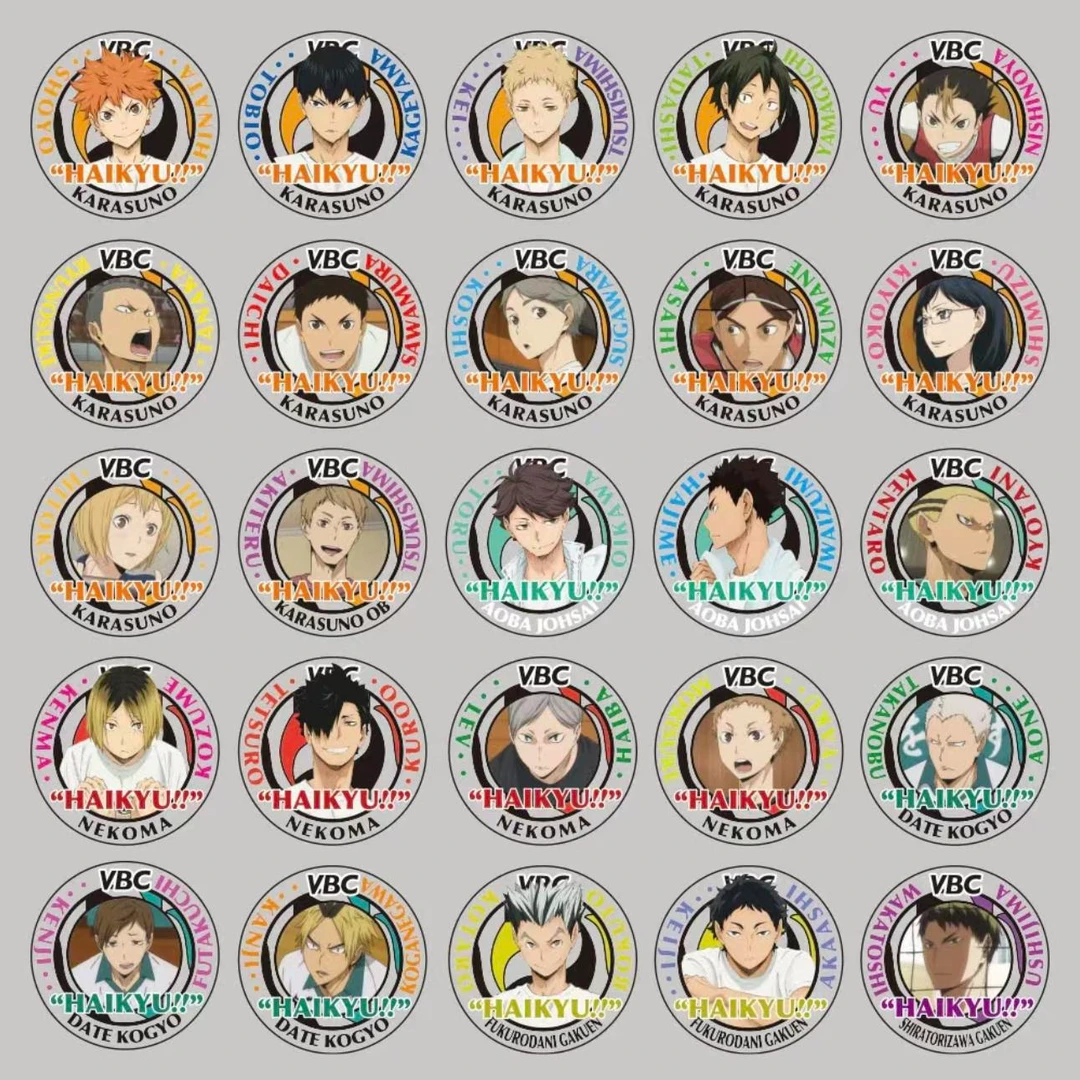1080x1080 pixels.
Task: Select Tadashi Yamaguchi's badge
Action: click(x=748, y=124)
